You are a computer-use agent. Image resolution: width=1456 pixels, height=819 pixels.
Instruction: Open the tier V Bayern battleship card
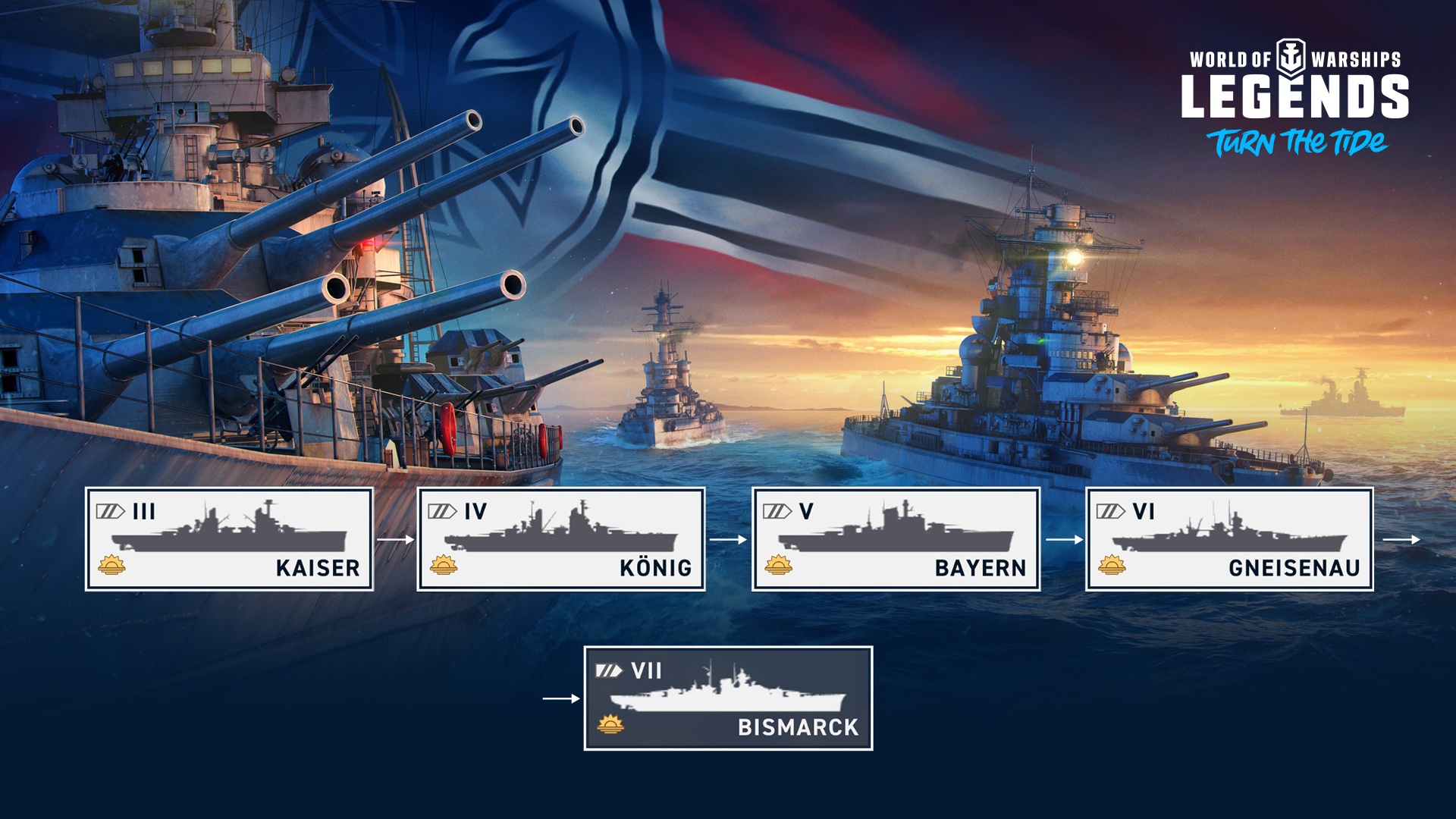pos(896,539)
